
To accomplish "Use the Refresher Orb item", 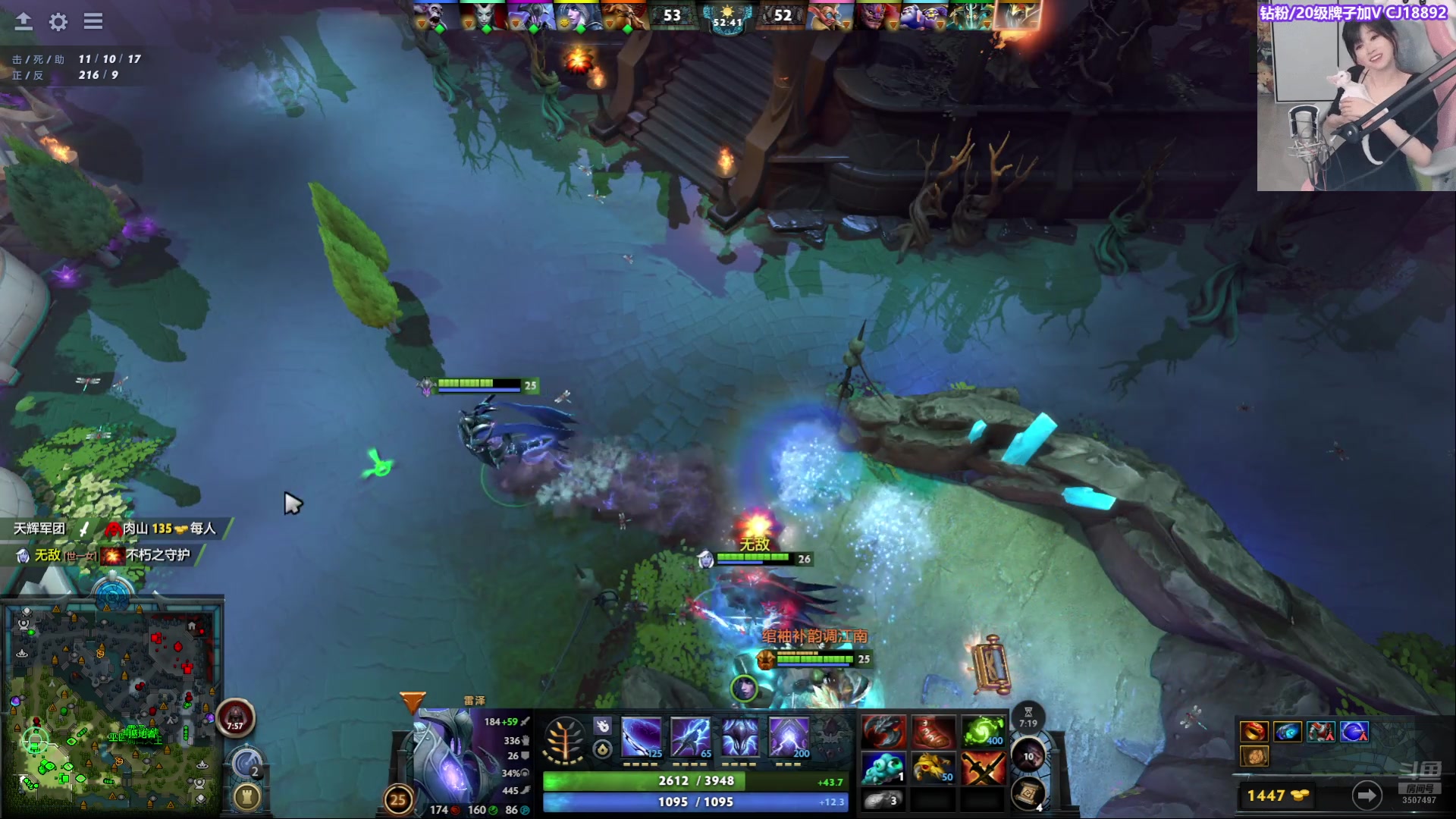I will 984,732.
